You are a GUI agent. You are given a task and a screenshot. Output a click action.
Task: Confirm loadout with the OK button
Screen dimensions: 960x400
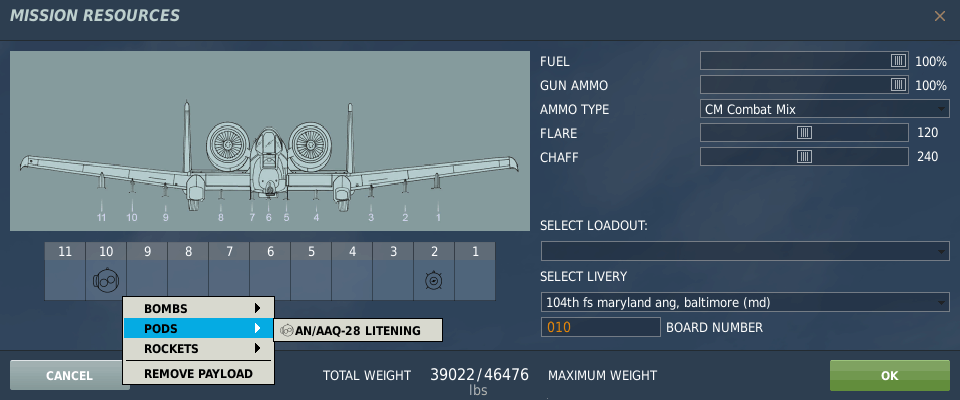click(x=889, y=375)
